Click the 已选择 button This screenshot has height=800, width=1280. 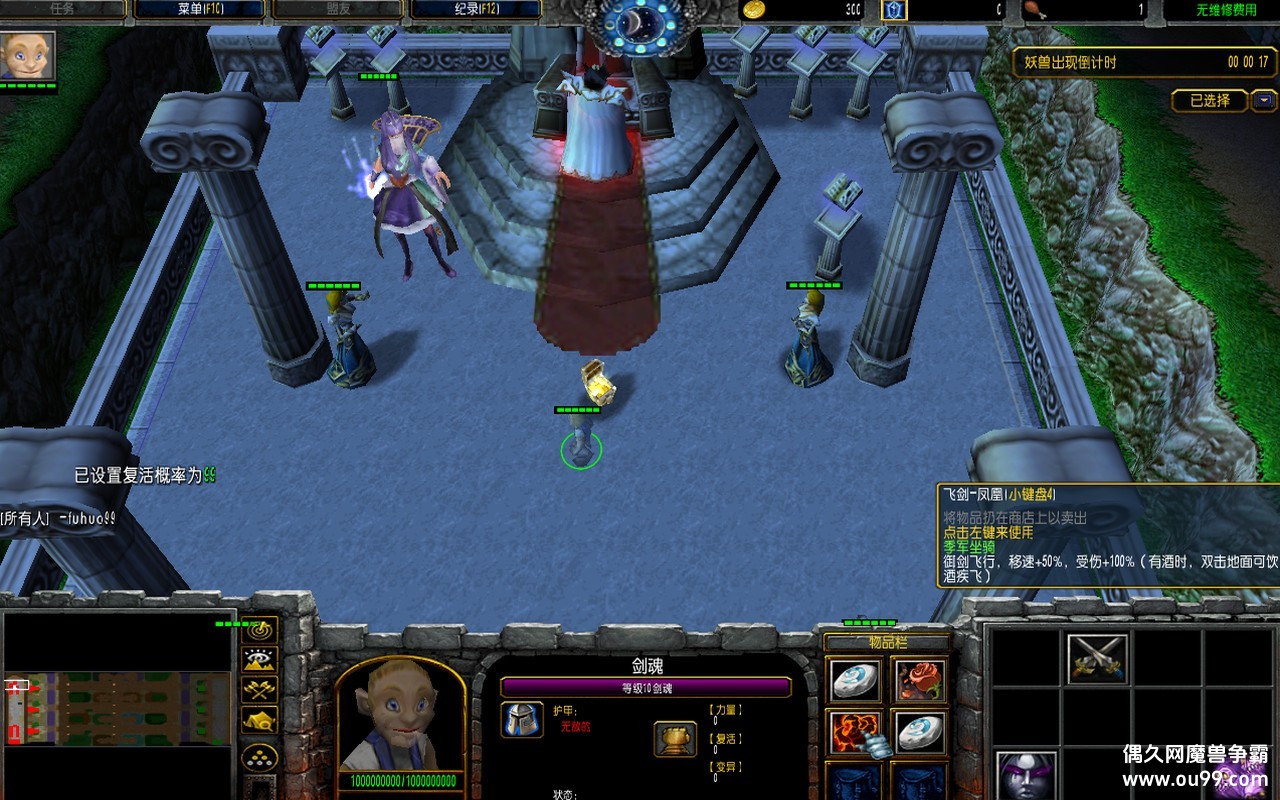pyautogui.click(x=1210, y=101)
